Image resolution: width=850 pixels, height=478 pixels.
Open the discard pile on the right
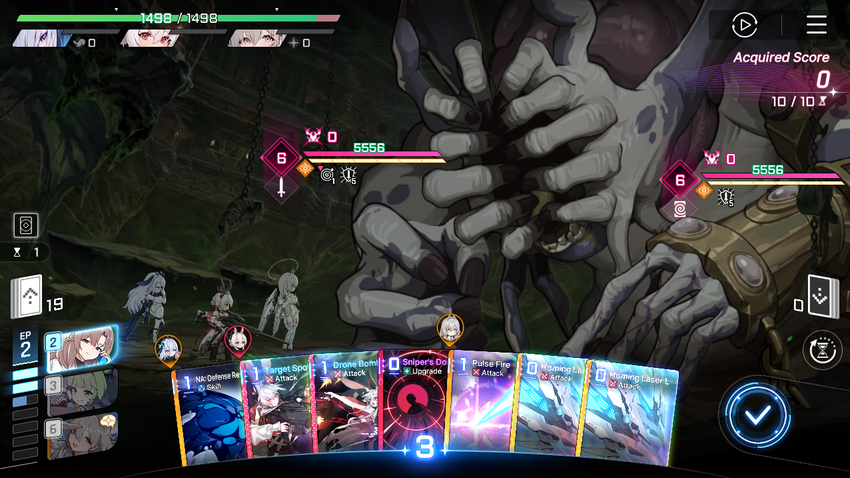(822, 295)
